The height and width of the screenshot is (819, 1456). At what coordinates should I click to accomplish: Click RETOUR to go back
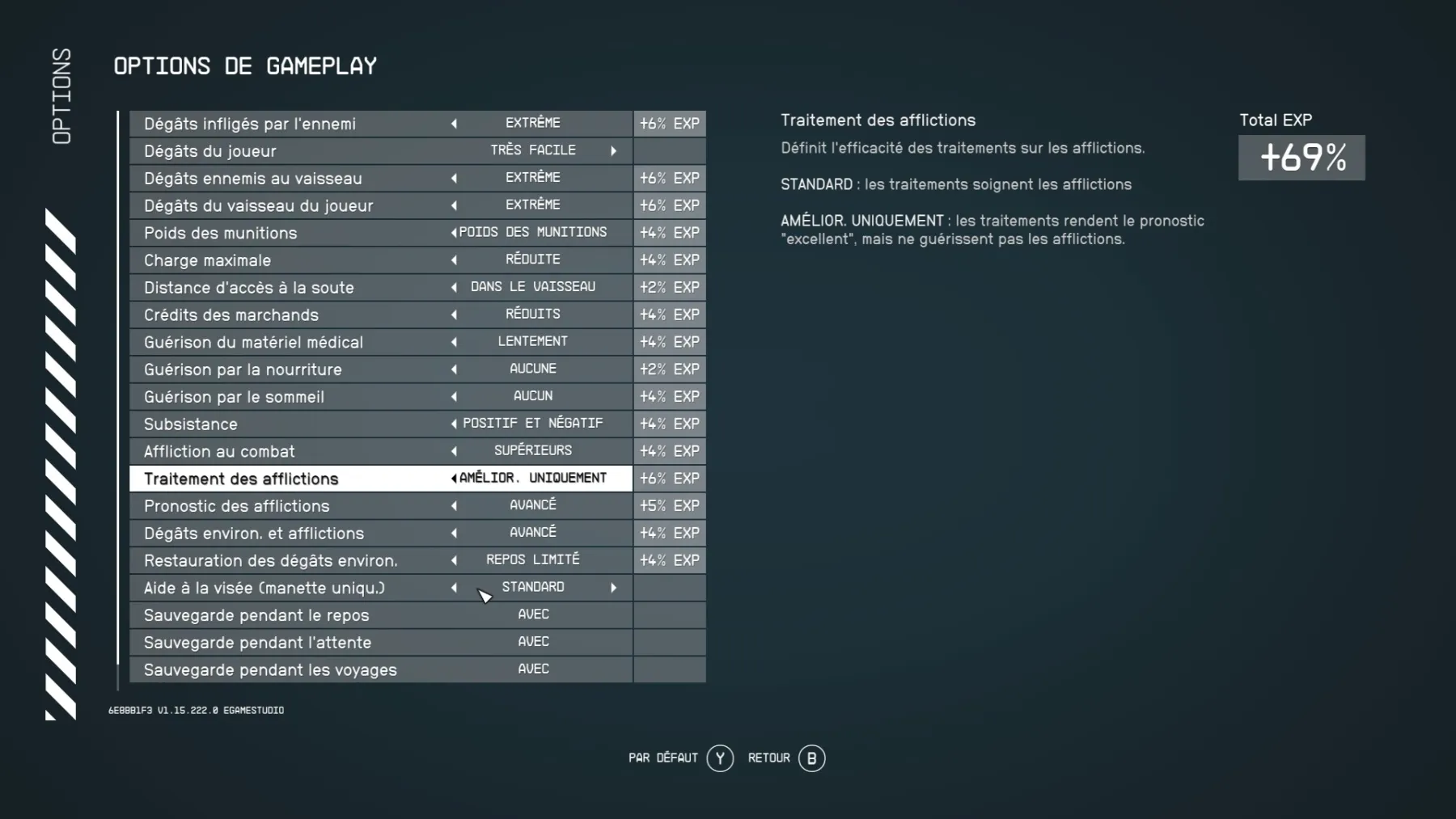(769, 758)
